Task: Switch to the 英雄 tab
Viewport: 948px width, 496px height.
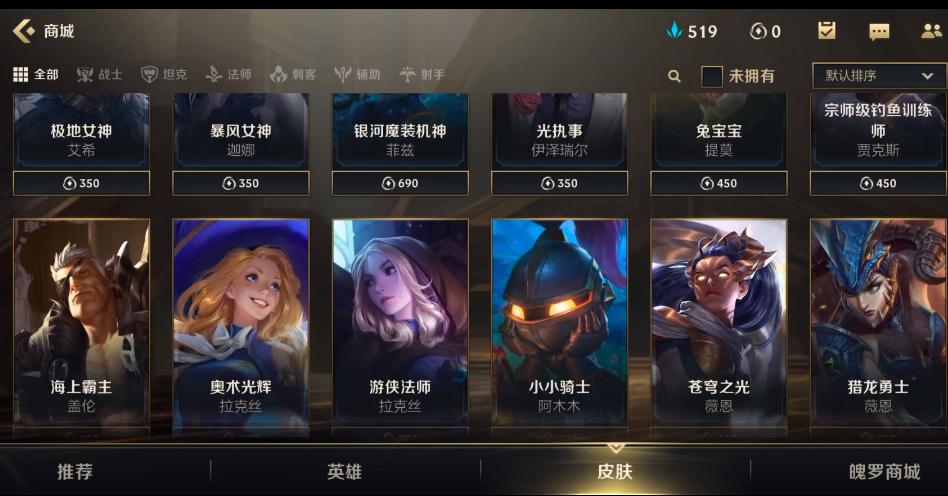Action: point(344,472)
